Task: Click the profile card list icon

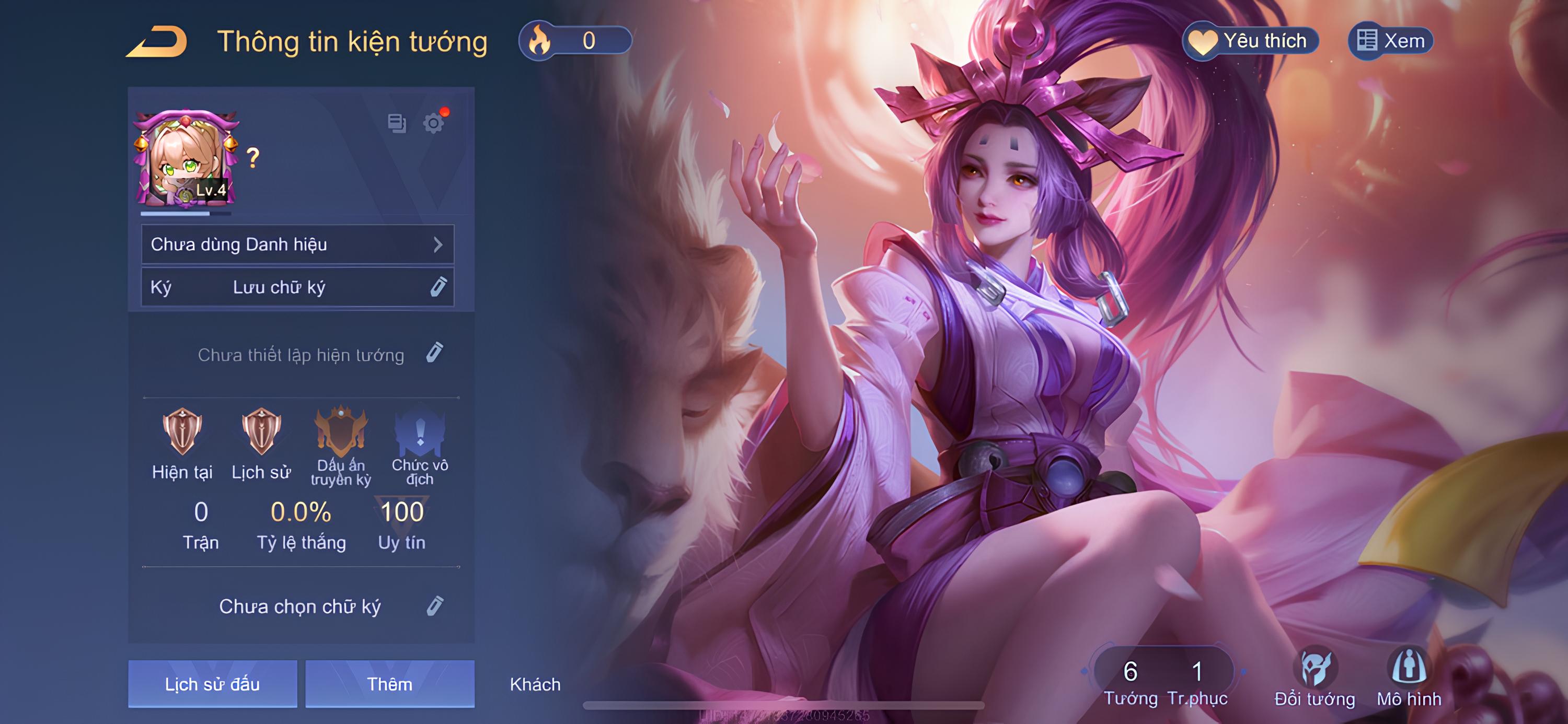Action: pos(397,123)
